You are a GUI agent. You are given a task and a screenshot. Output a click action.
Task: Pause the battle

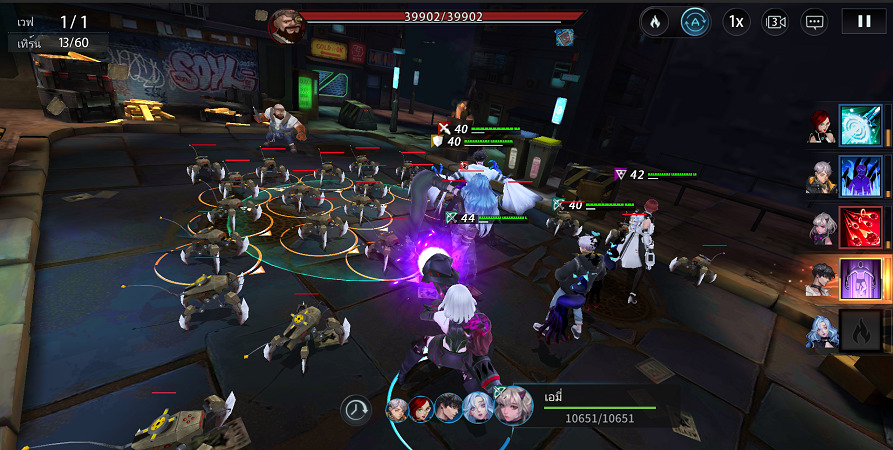(x=863, y=21)
